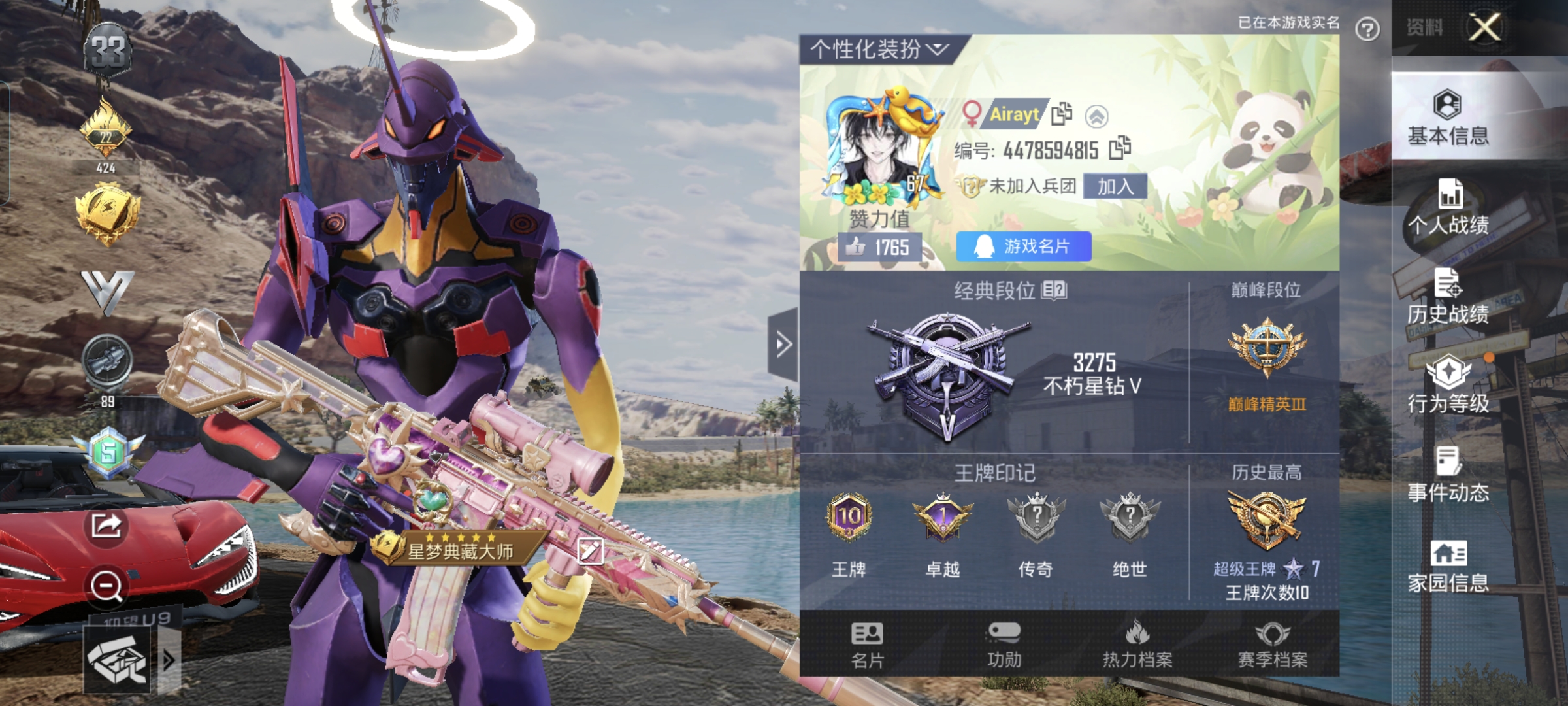The width and height of the screenshot is (1568, 706).
Task: Show the 热力档案 section
Action: [x=1137, y=645]
